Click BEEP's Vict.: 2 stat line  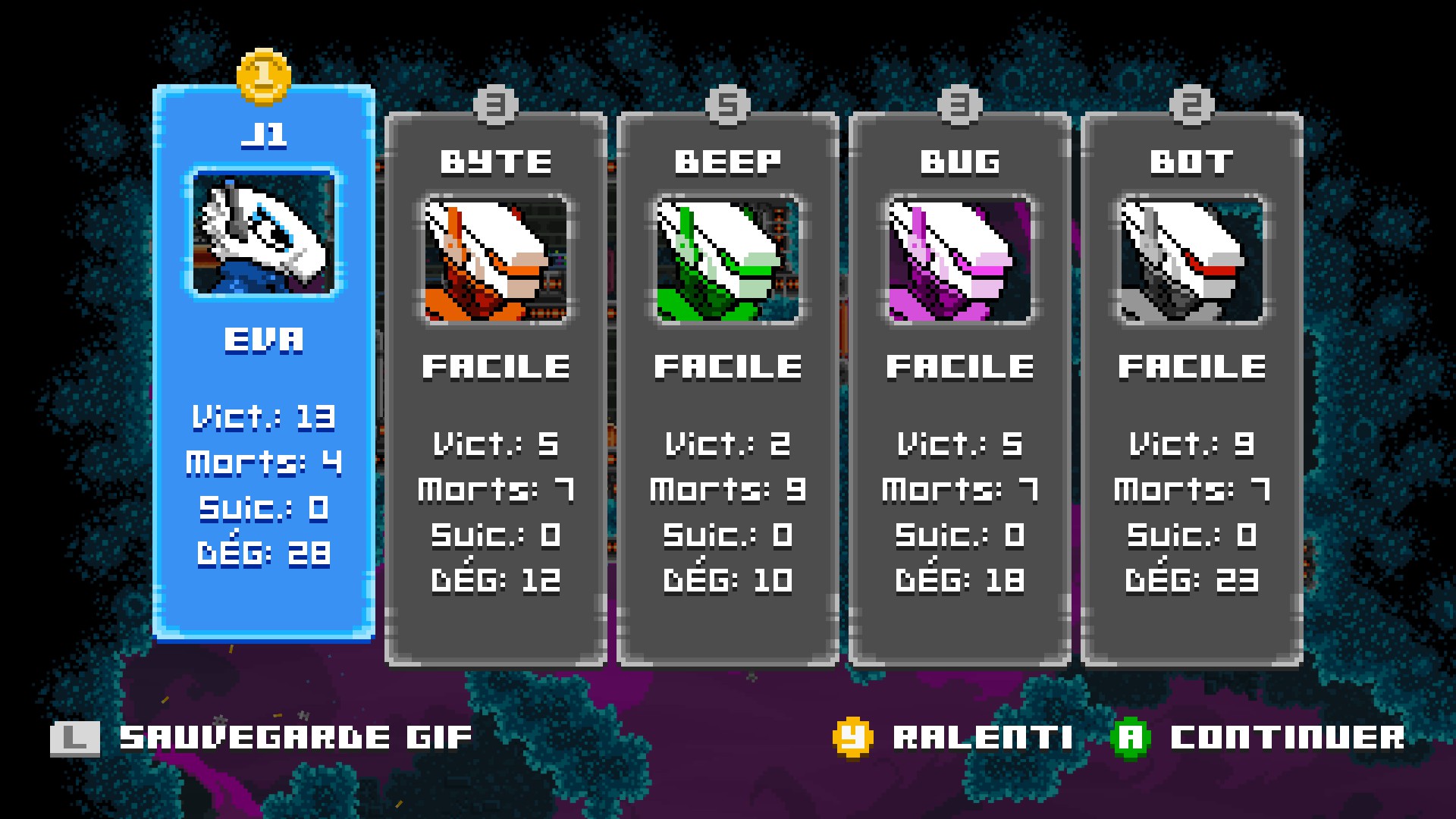pyautogui.click(x=726, y=446)
